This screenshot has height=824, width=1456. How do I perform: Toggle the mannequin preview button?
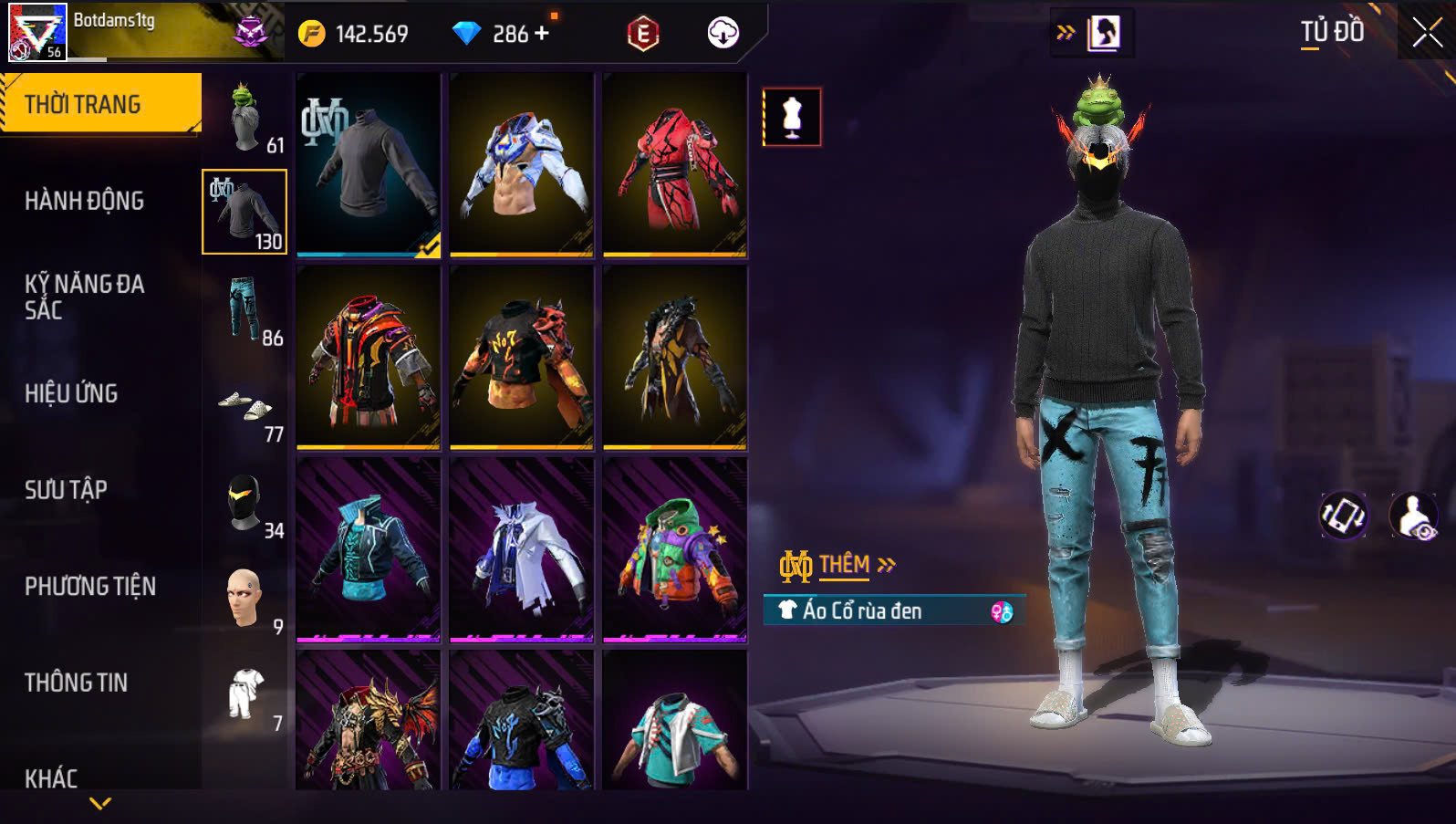pyautogui.click(x=792, y=117)
